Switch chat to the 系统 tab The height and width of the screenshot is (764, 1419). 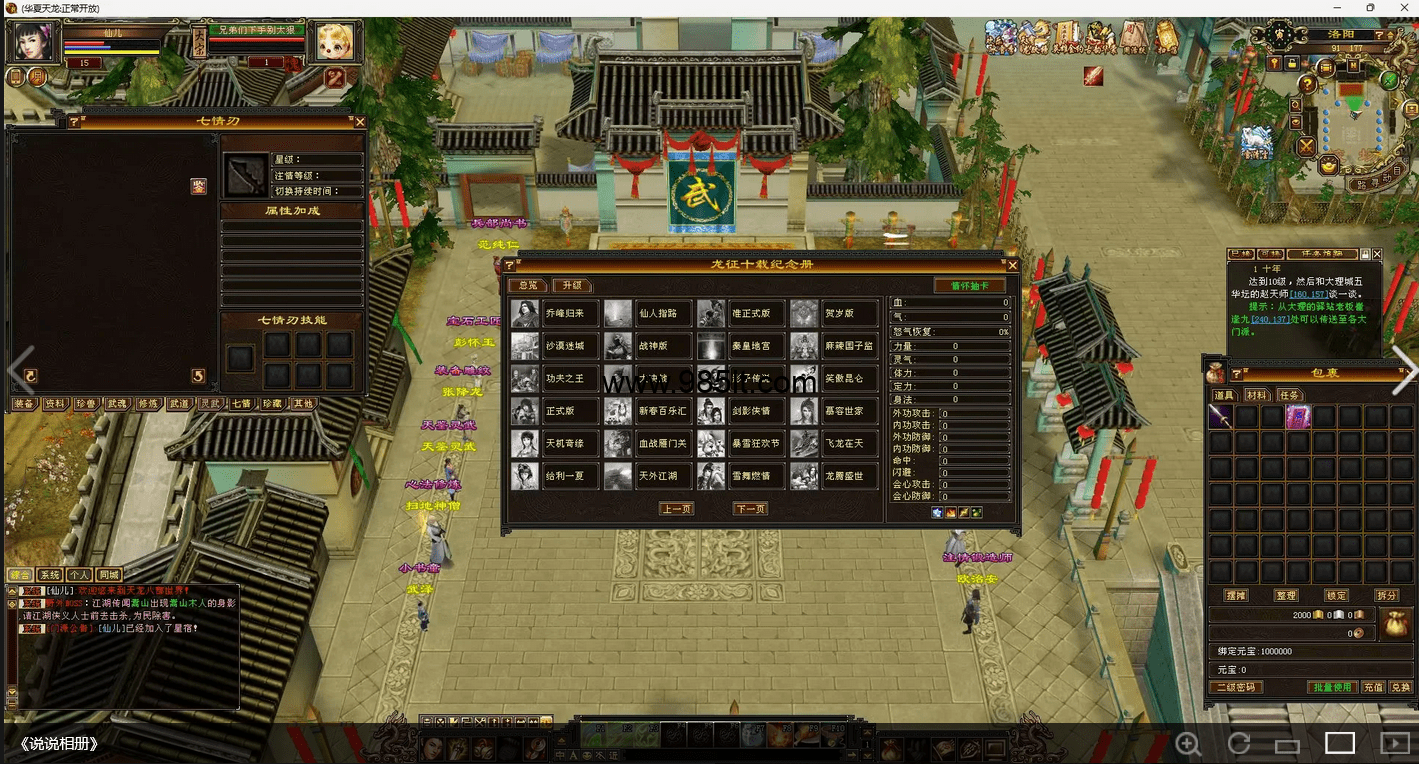tap(49, 575)
